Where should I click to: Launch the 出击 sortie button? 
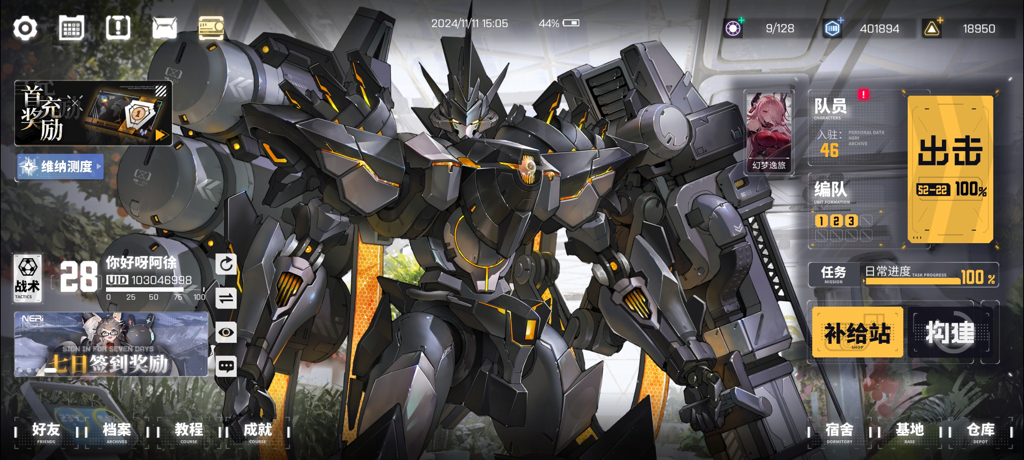[x=951, y=168]
